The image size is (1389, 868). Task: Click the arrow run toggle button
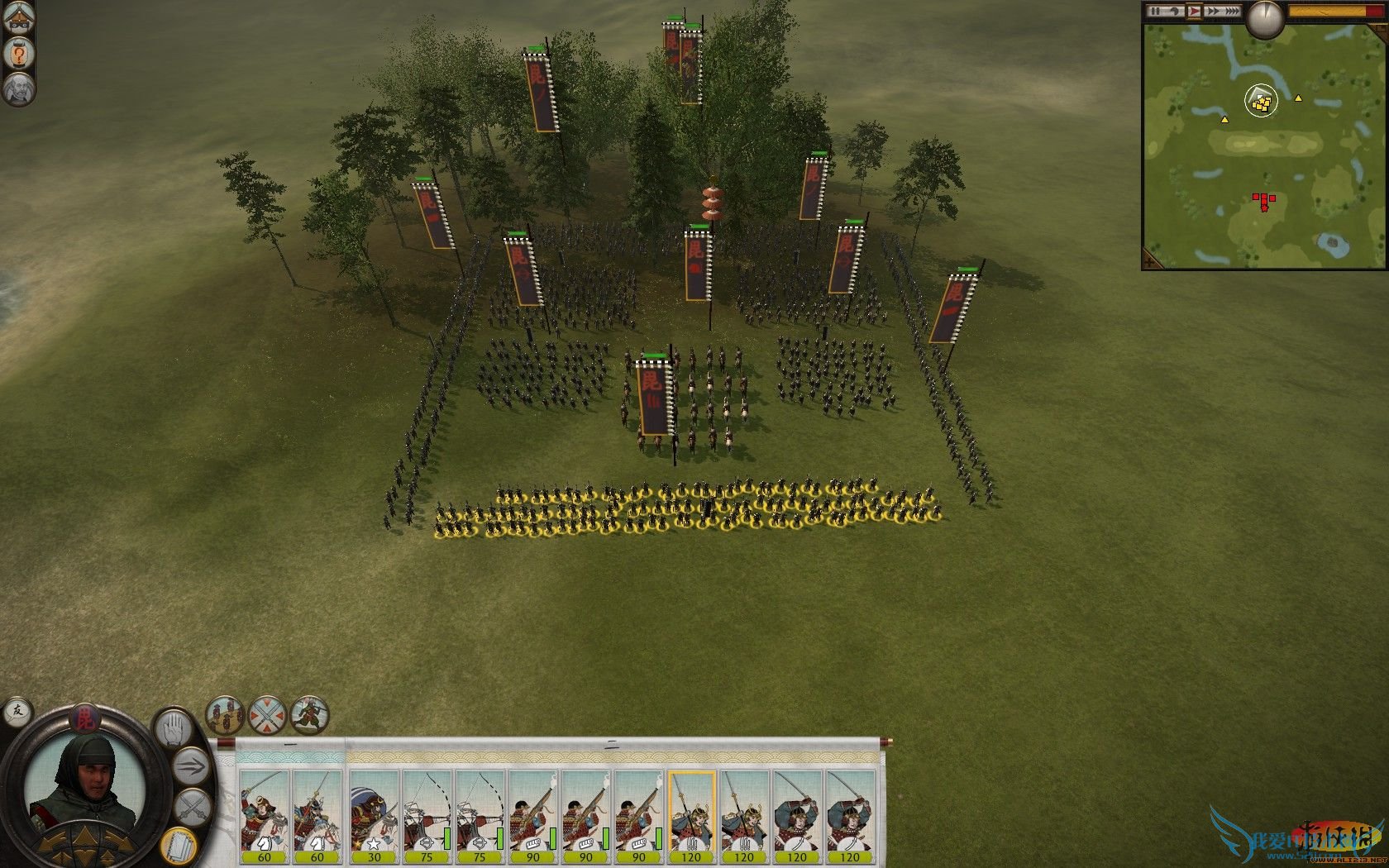[192, 766]
